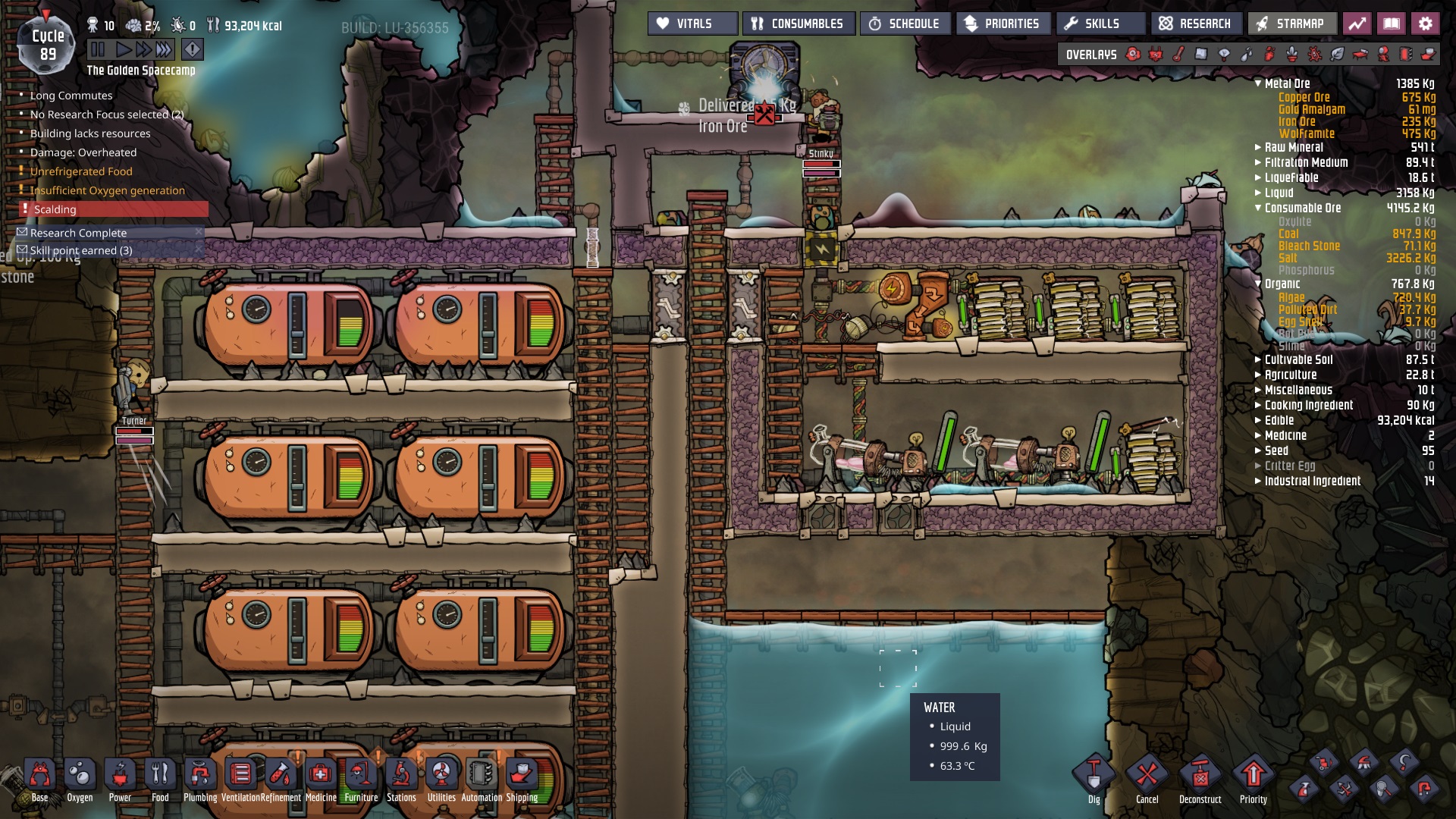Image resolution: width=1456 pixels, height=819 pixels.
Task: Open the Oxygen build category
Action: point(80,775)
